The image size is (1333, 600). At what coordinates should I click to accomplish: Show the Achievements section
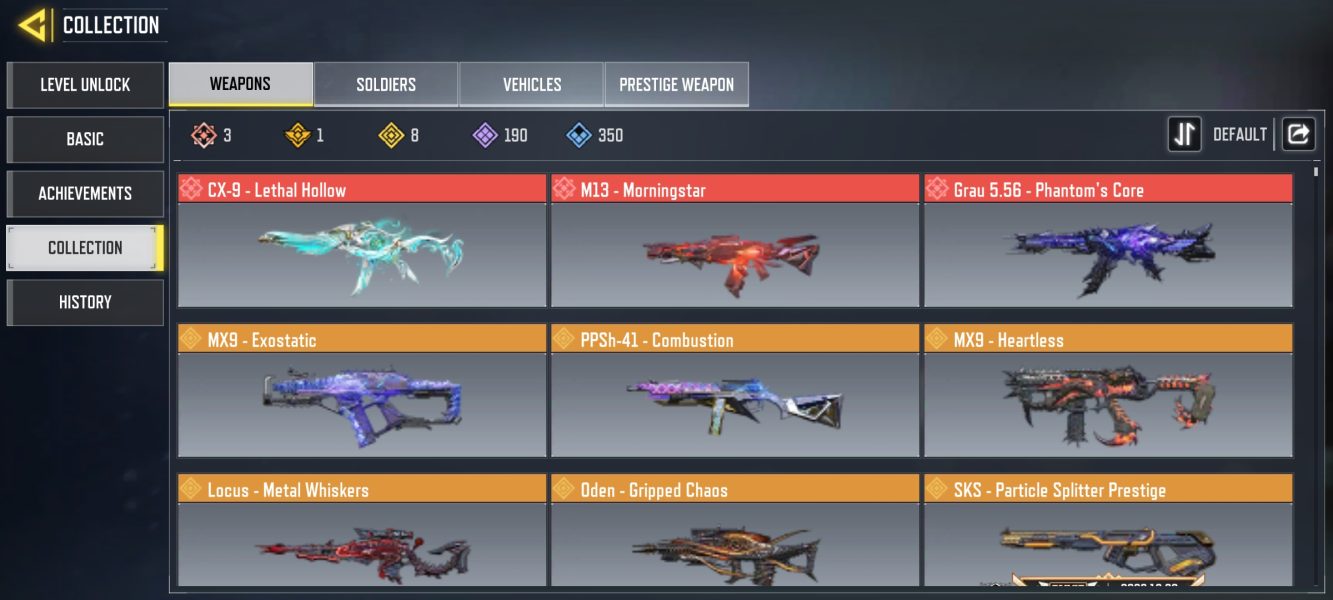(85, 193)
